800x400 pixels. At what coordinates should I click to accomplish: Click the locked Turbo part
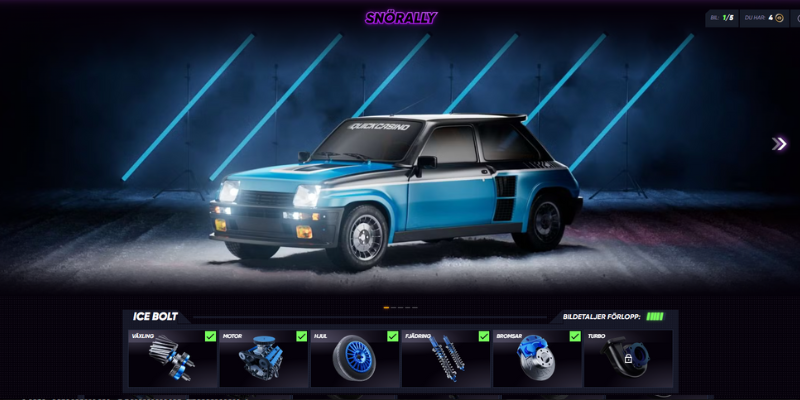[628, 359]
